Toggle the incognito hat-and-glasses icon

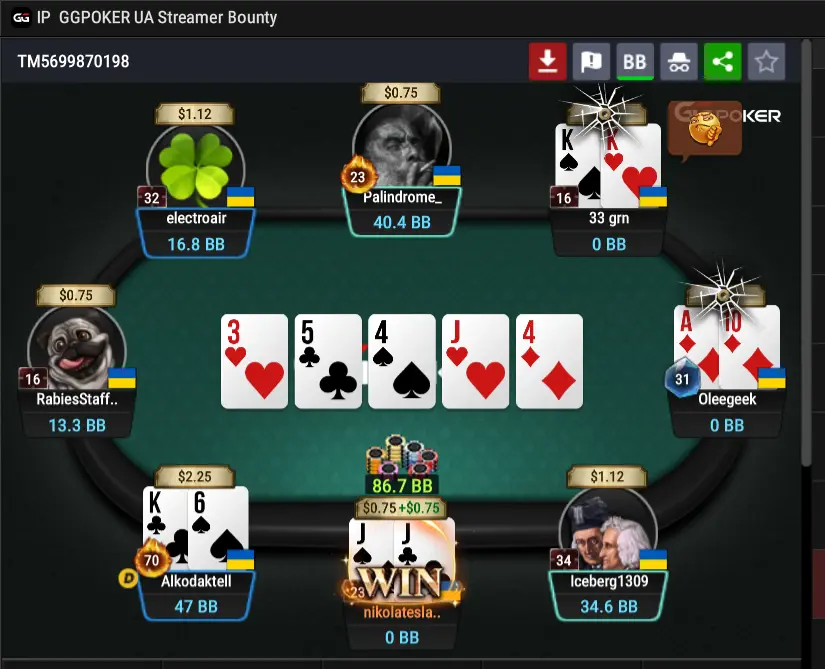click(679, 62)
